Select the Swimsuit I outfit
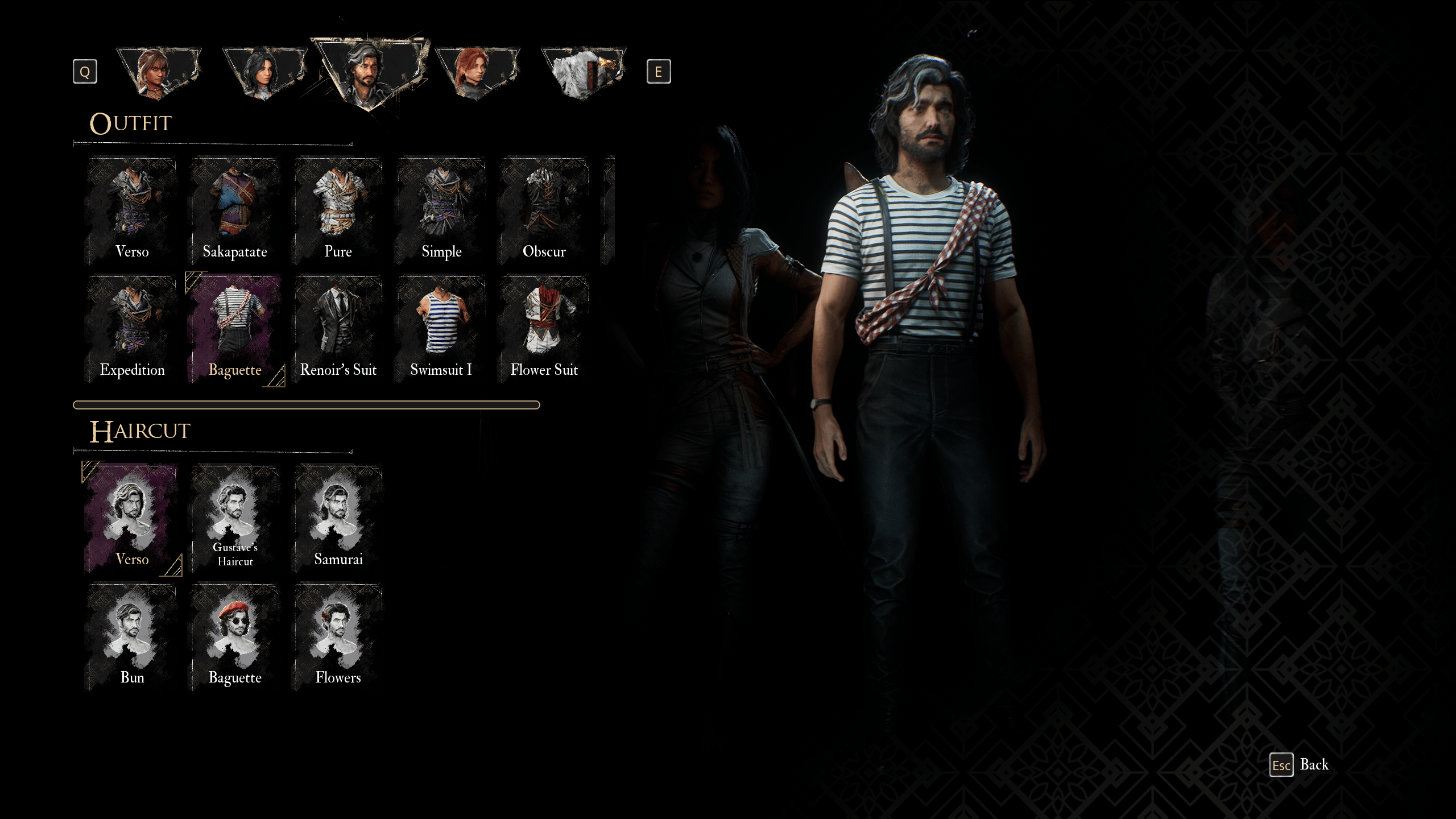The height and width of the screenshot is (819, 1456). (x=441, y=330)
